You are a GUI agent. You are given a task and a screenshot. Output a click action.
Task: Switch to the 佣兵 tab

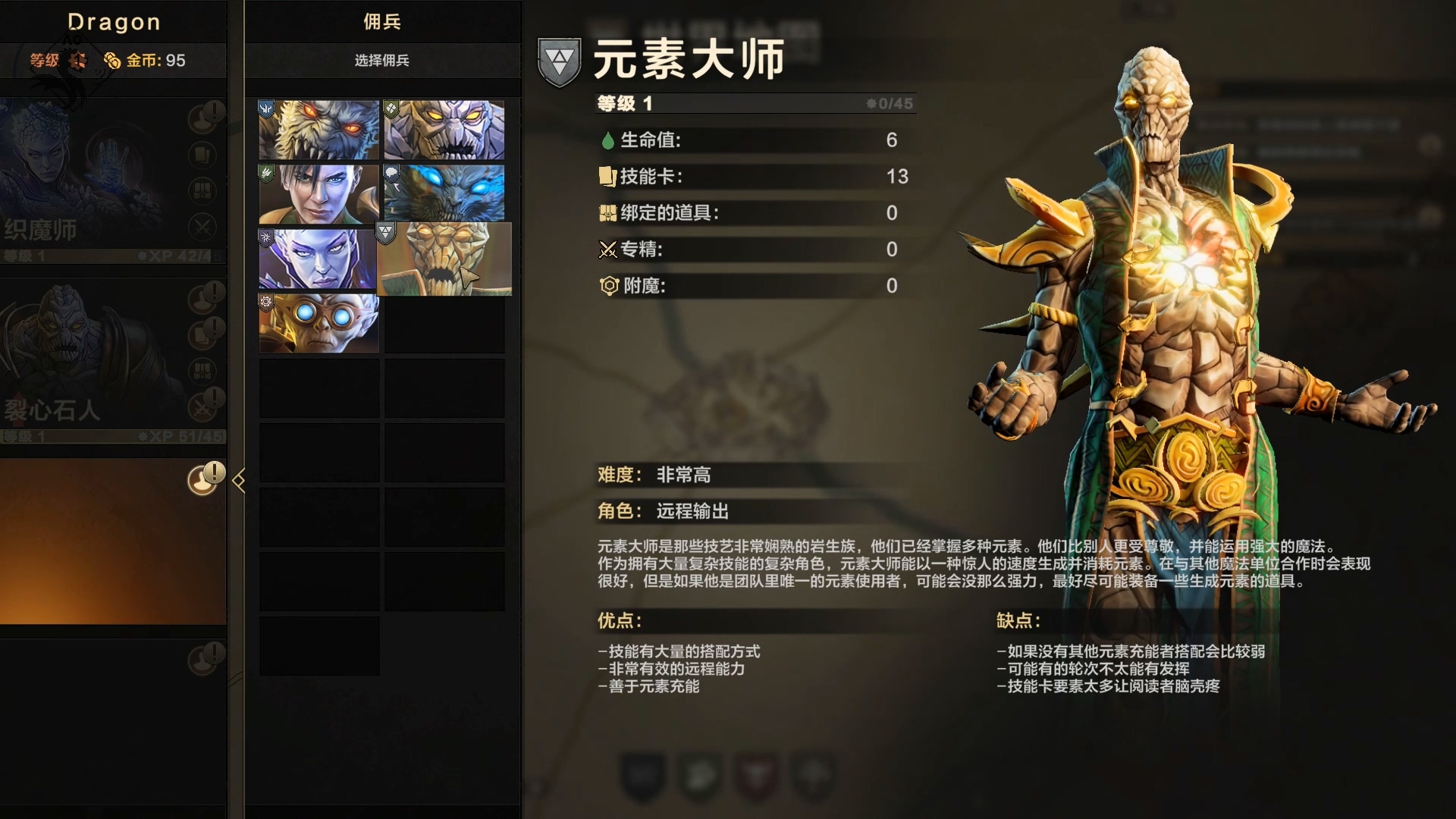point(382,22)
